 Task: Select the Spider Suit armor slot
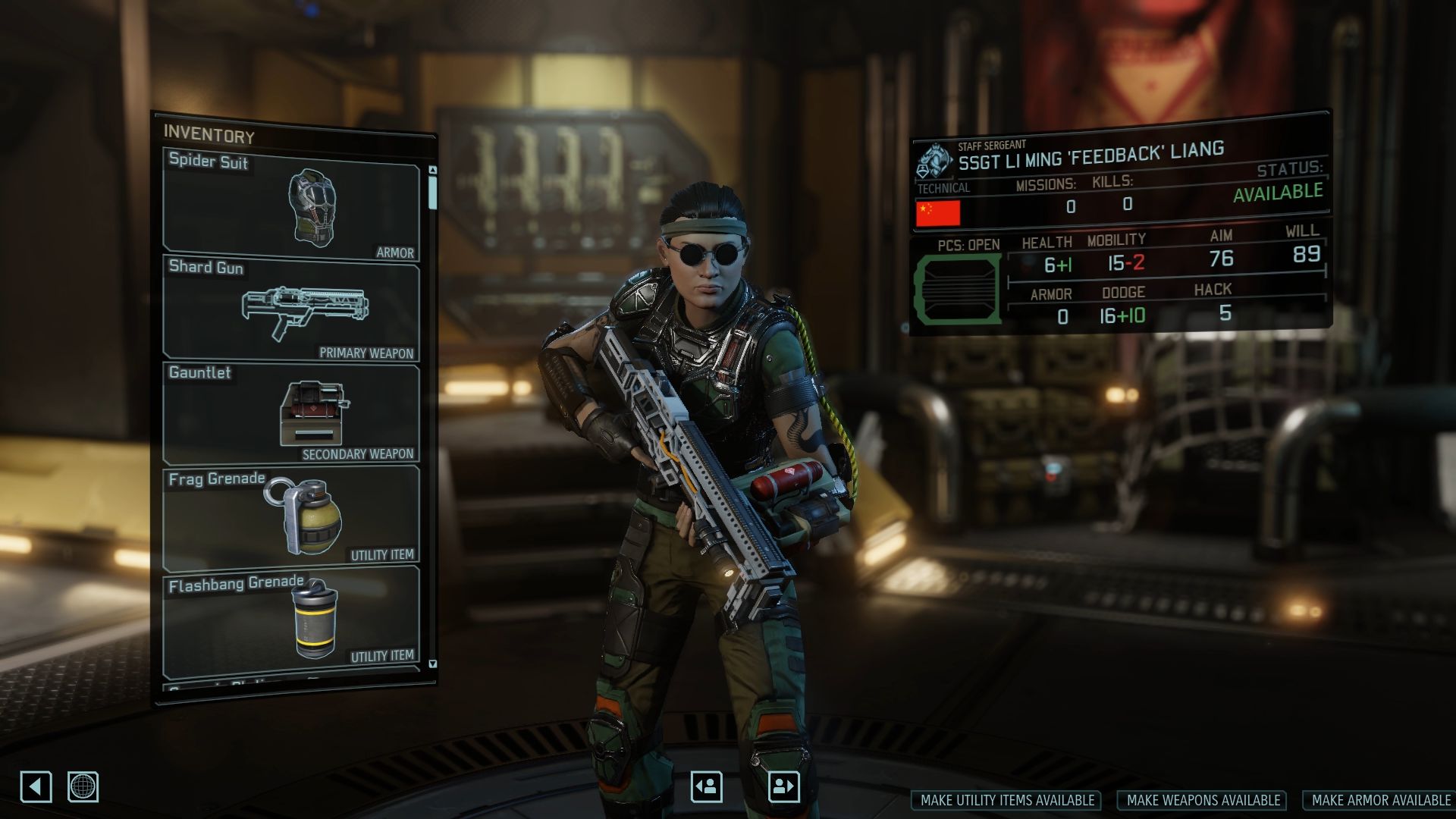(x=291, y=205)
